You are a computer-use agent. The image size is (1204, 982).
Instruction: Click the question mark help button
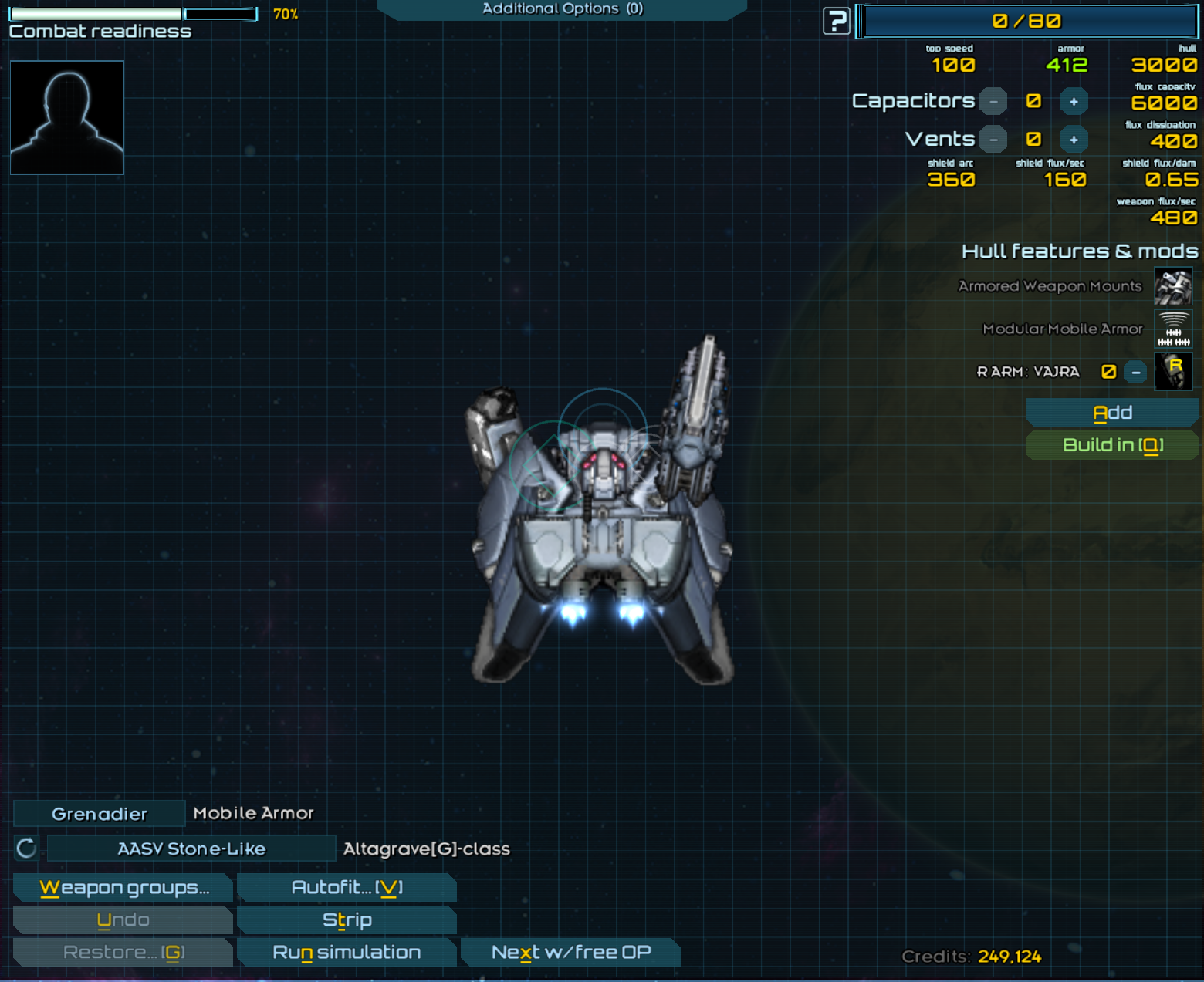[x=836, y=21]
